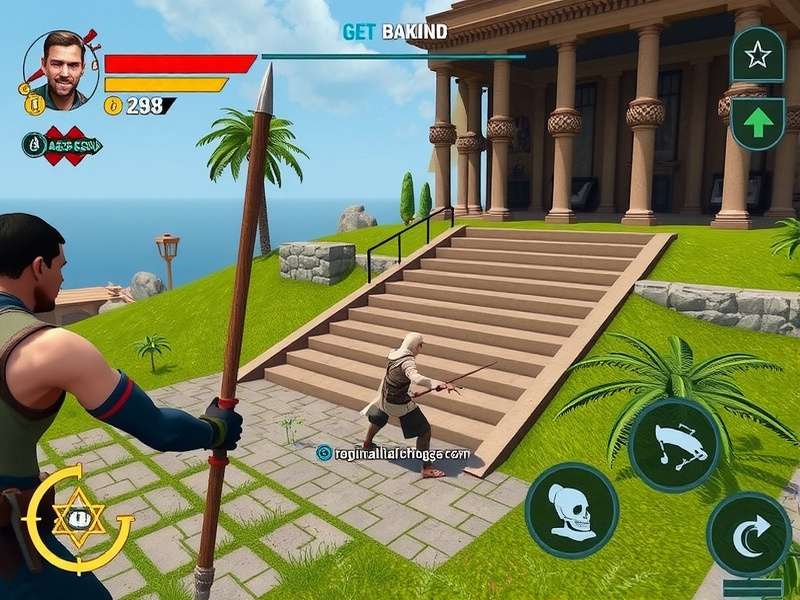Select the bow weapon button

coord(675,445)
